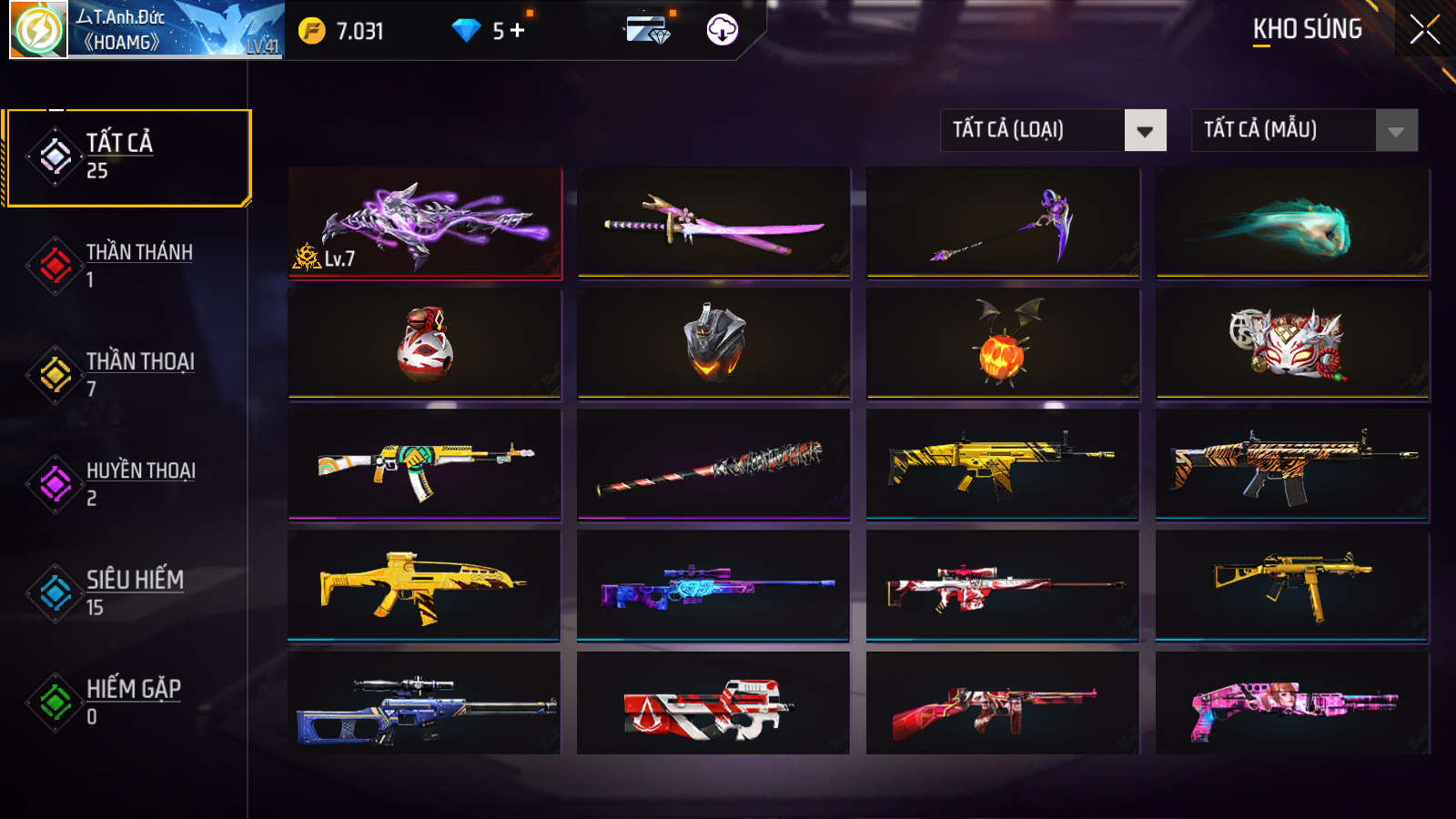The image size is (1456, 819).
Task: Add diamonds with the plus button
Action: (518, 30)
